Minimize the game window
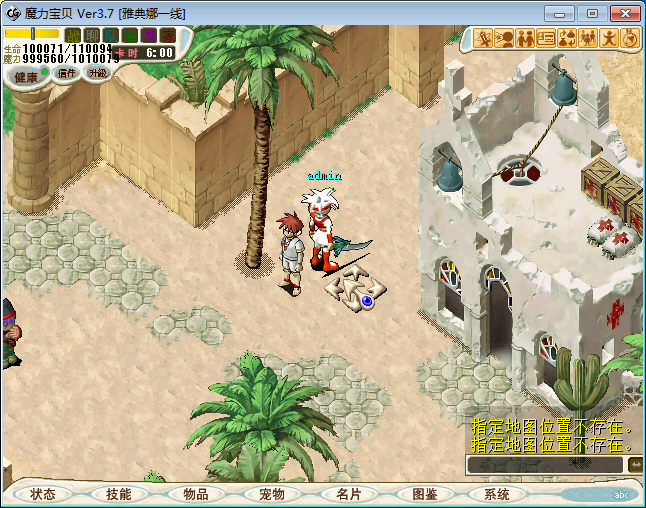Viewport: 646px width, 508px height. [x=562, y=13]
